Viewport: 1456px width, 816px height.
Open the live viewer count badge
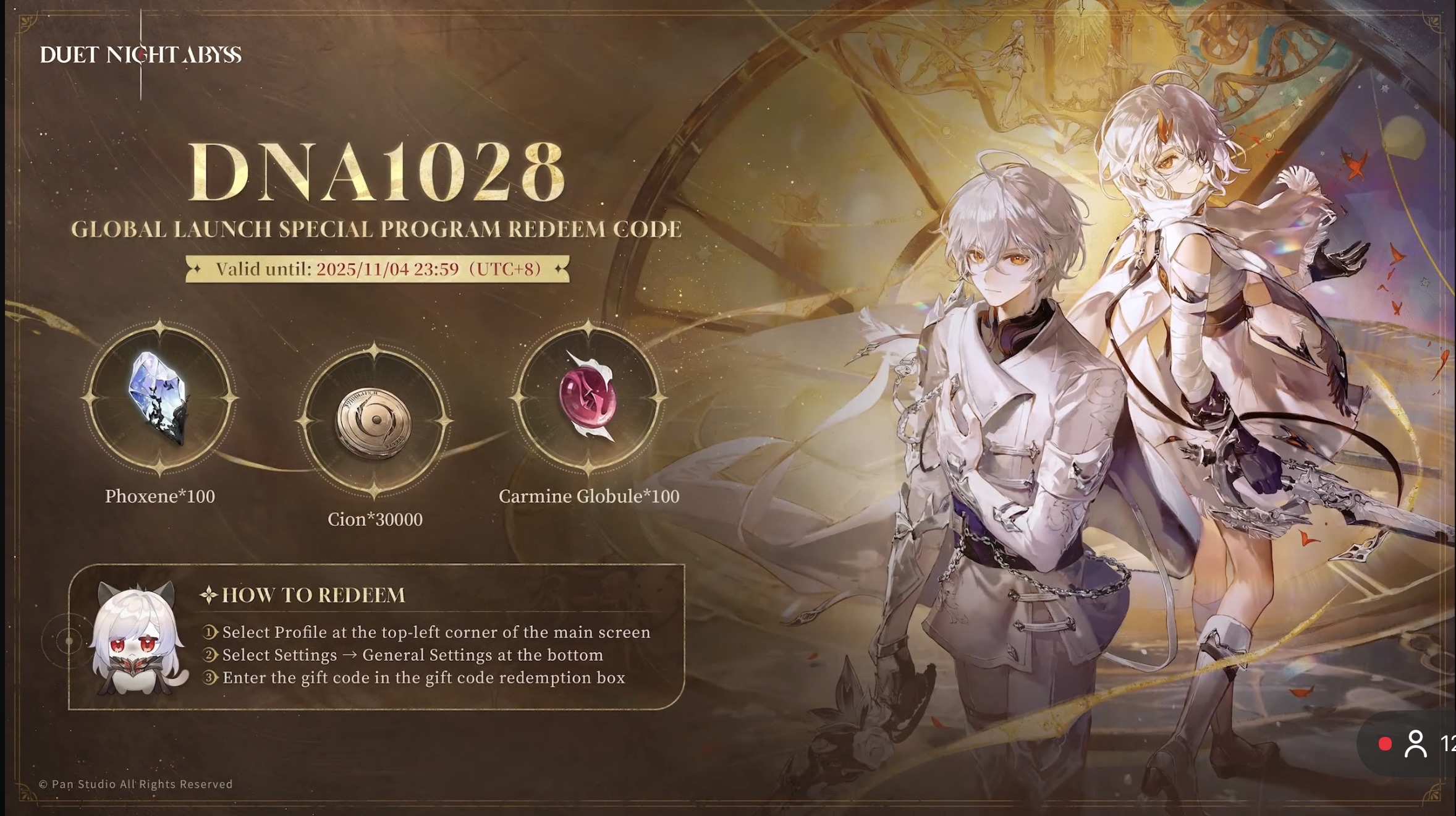[x=1416, y=744]
